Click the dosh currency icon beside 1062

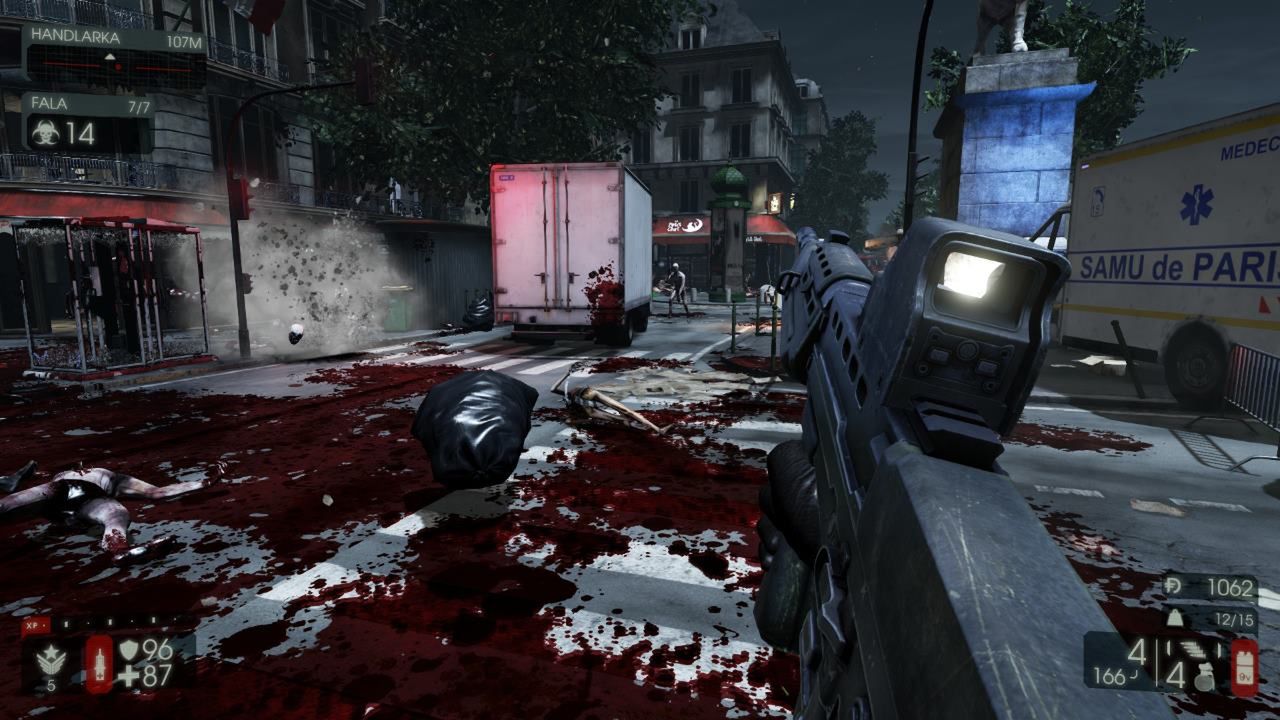pyautogui.click(x=1172, y=587)
